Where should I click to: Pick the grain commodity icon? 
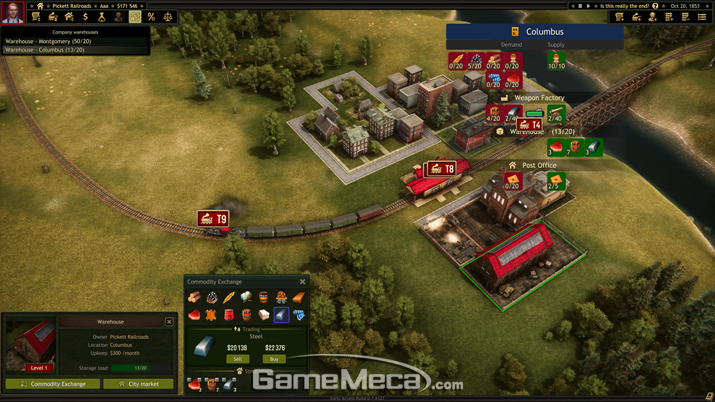pos(229,298)
